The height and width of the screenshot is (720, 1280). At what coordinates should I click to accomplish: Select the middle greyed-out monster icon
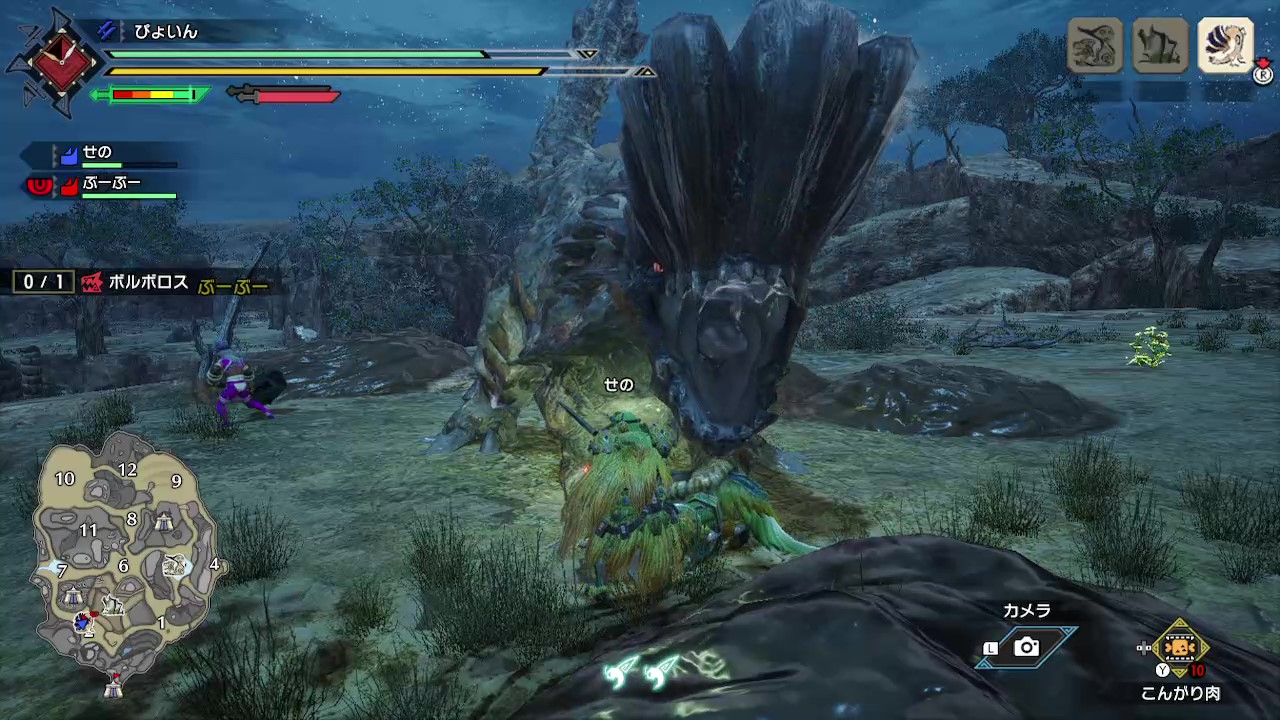click(x=1160, y=45)
